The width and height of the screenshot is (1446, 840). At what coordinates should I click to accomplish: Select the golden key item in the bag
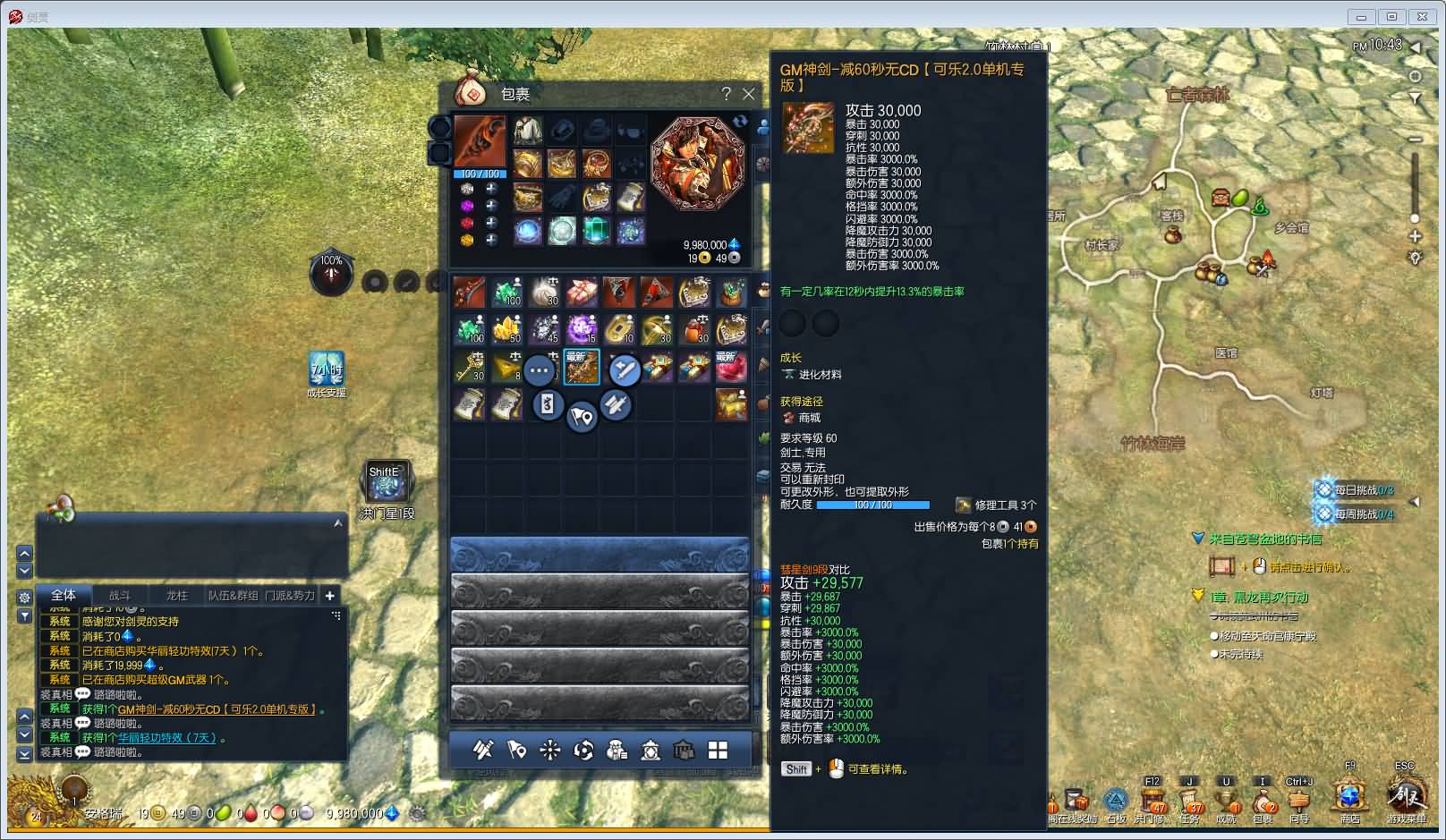coord(469,367)
